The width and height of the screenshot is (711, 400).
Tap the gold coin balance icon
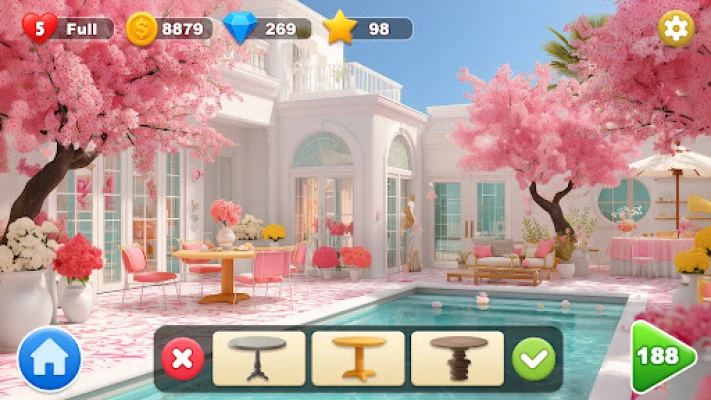[142, 28]
